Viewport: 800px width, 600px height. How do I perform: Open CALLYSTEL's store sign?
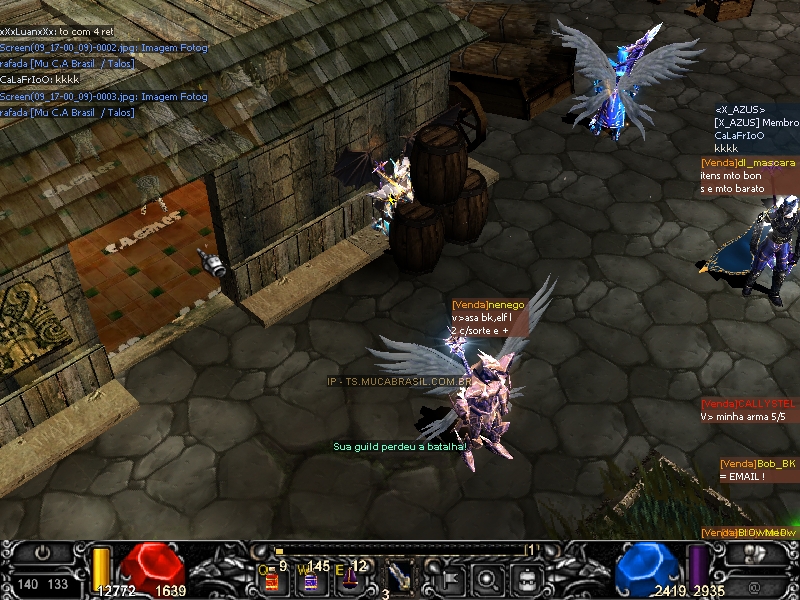pyautogui.click(x=750, y=403)
